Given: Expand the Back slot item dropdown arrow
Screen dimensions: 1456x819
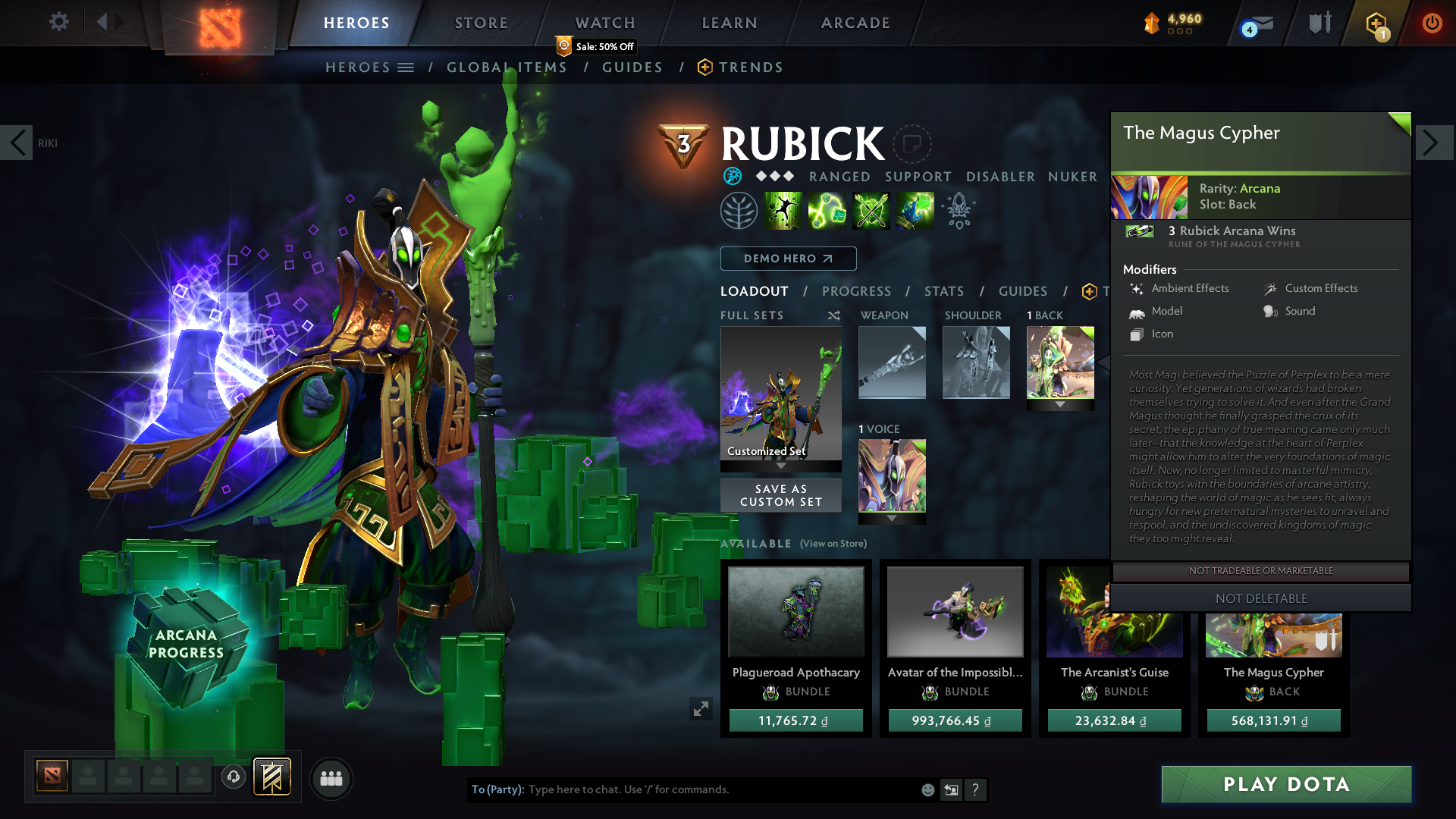Looking at the screenshot, I should (x=1059, y=404).
